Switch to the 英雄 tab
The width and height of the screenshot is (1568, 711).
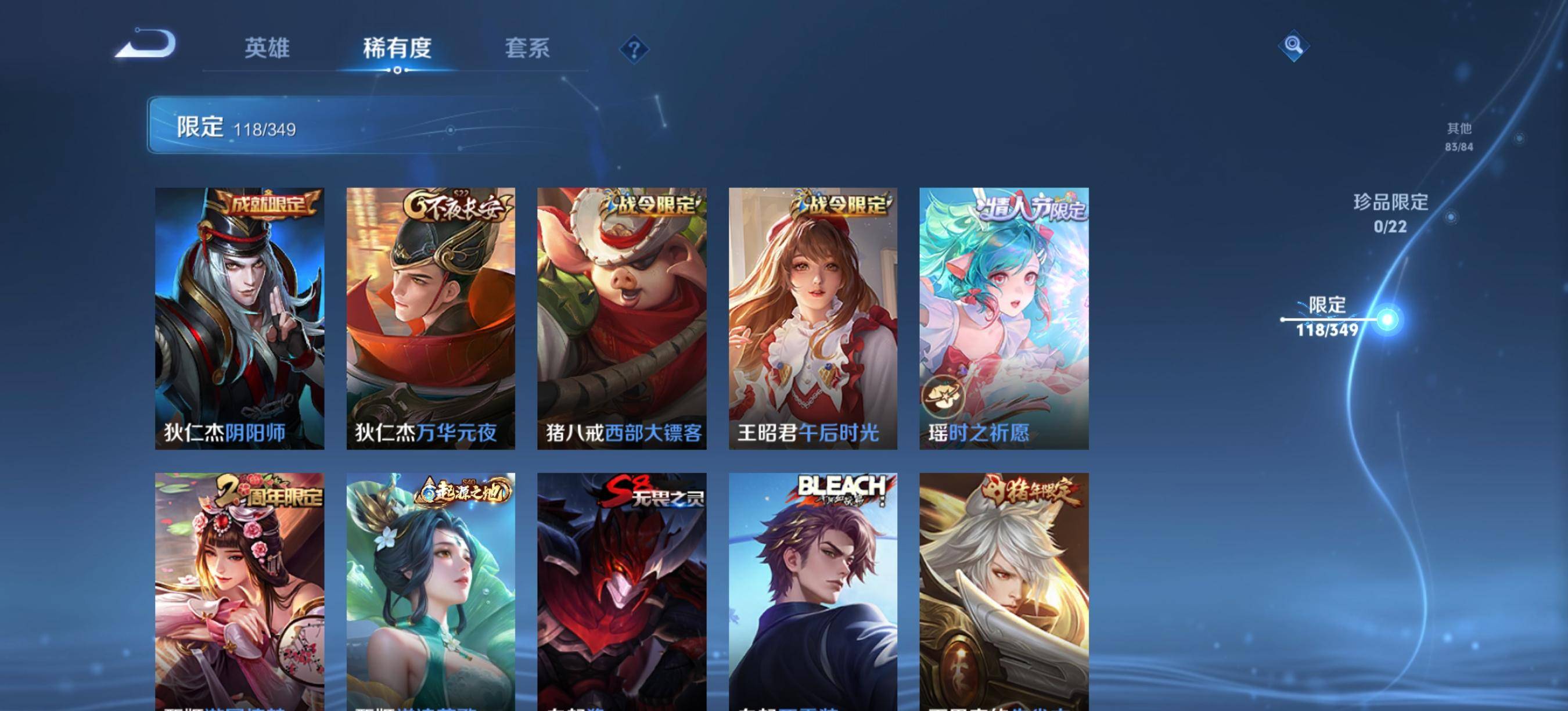[x=267, y=48]
